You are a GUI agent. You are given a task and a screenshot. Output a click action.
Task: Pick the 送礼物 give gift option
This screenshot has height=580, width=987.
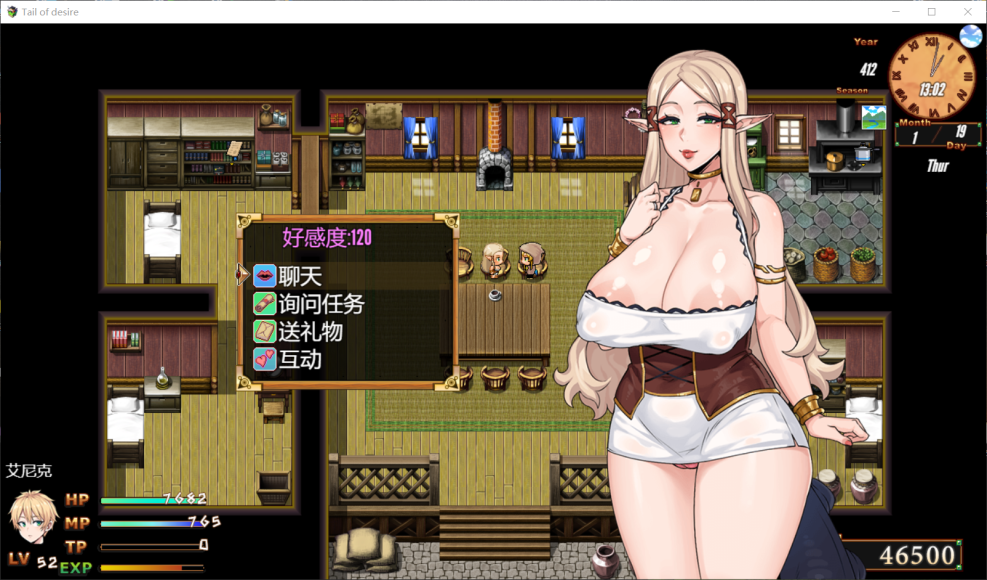coord(311,331)
